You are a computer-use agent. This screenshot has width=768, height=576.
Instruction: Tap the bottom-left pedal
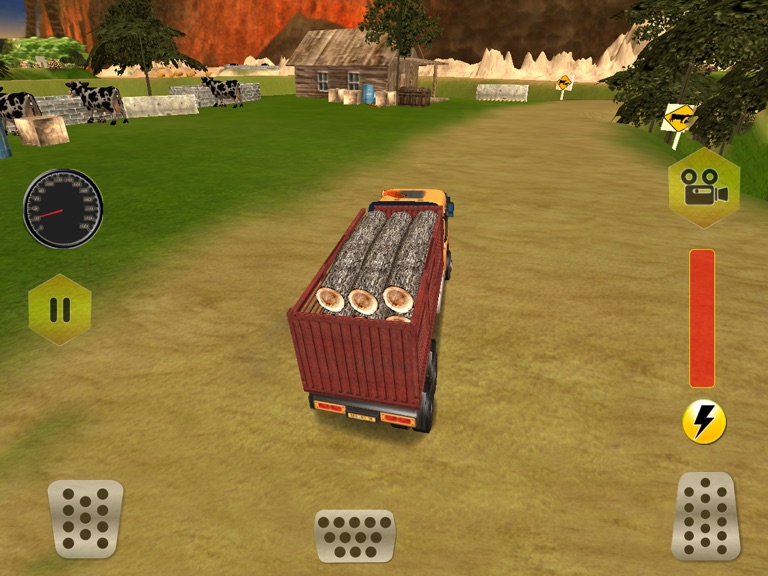(x=85, y=518)
